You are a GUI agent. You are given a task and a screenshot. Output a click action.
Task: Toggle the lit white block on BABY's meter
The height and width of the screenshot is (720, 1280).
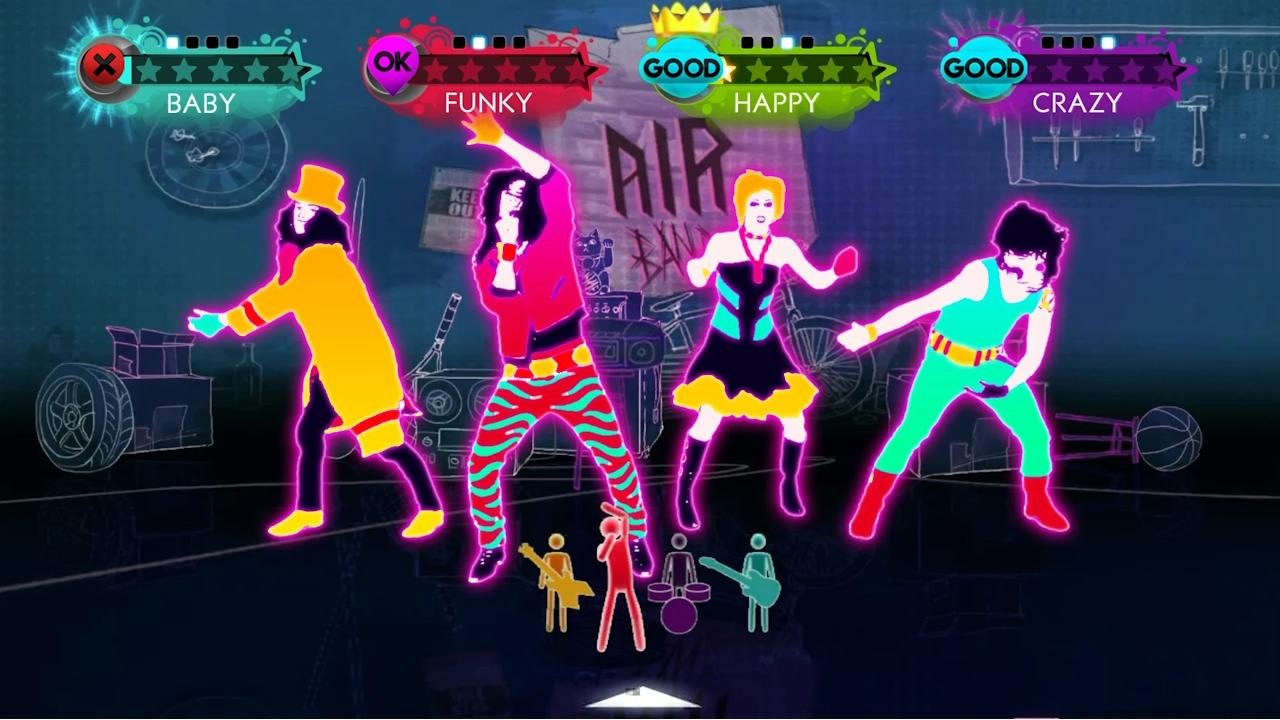coord(172,42)
